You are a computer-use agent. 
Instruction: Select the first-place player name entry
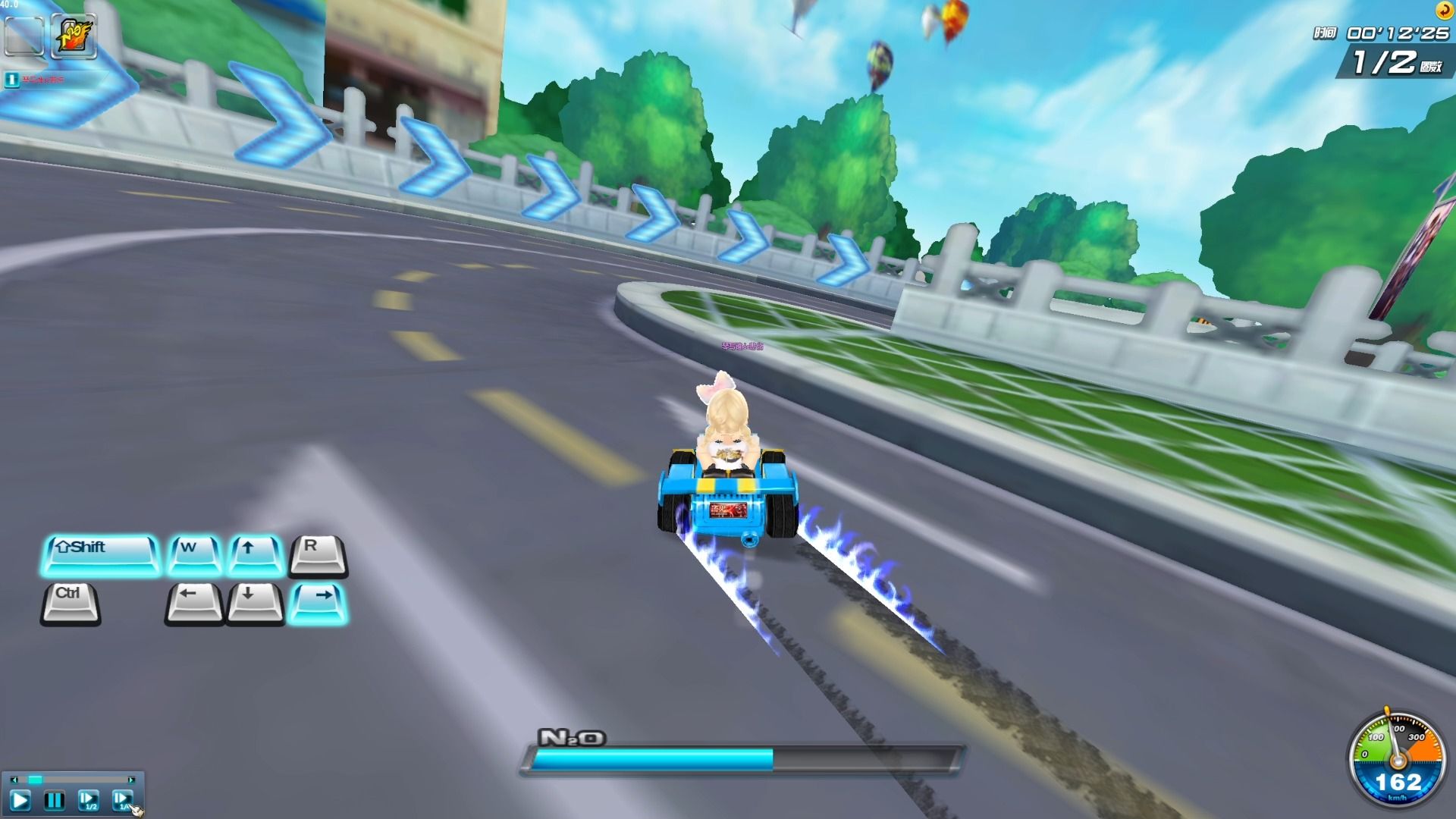pyautogui.click(x=44, y=79)
